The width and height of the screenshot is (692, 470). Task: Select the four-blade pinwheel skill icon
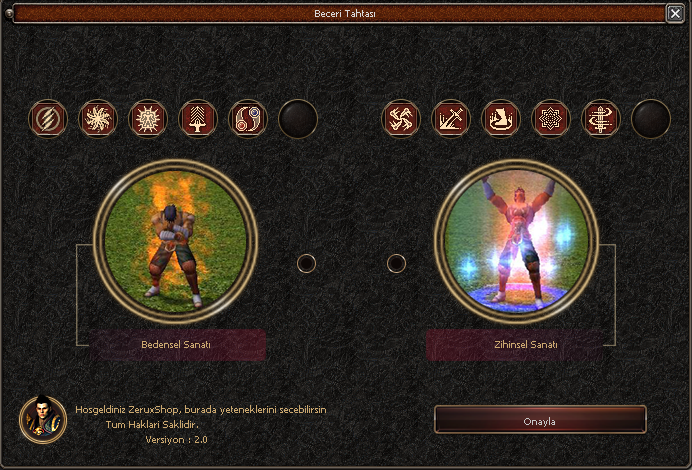pyautogui.click(x=402, y=119)
